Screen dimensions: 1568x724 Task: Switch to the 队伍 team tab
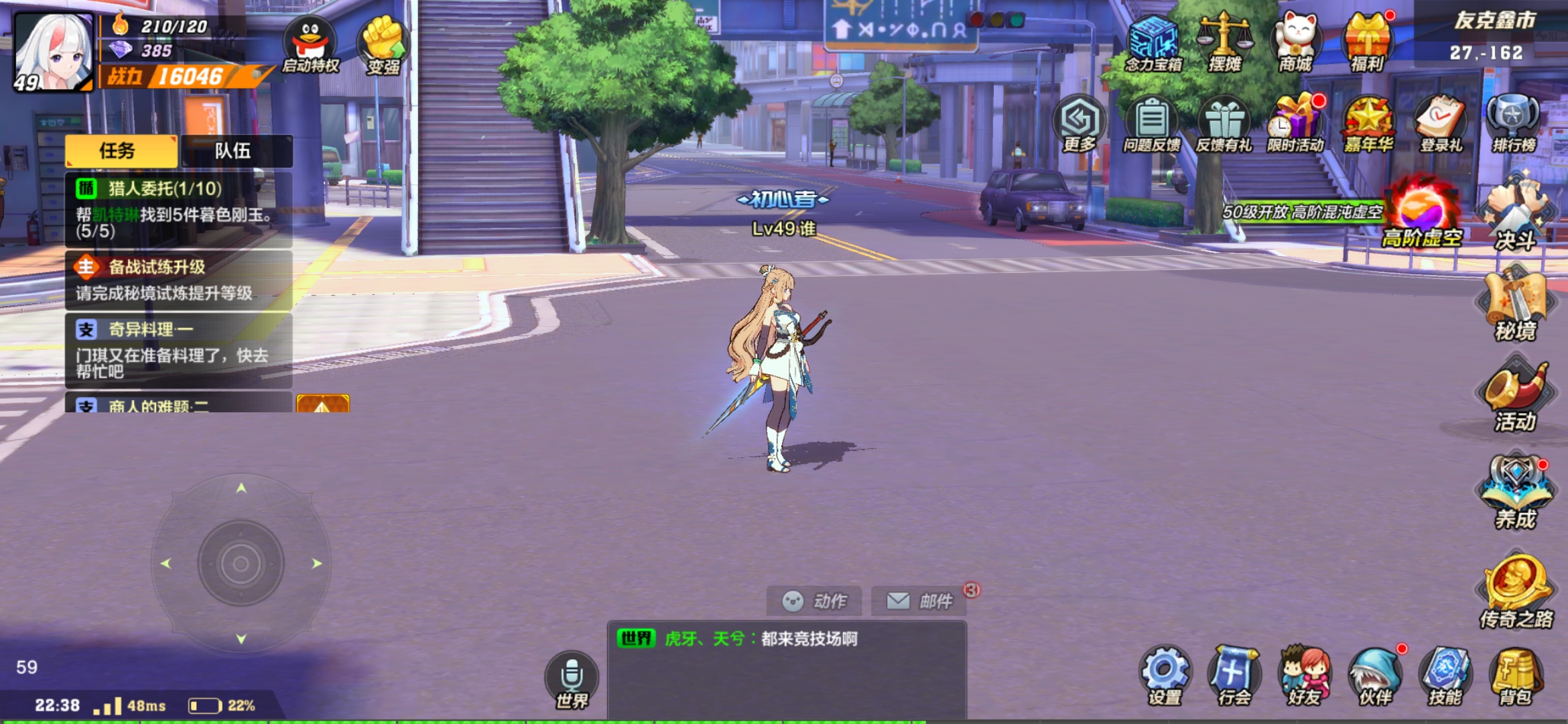(x=235, y=151)
